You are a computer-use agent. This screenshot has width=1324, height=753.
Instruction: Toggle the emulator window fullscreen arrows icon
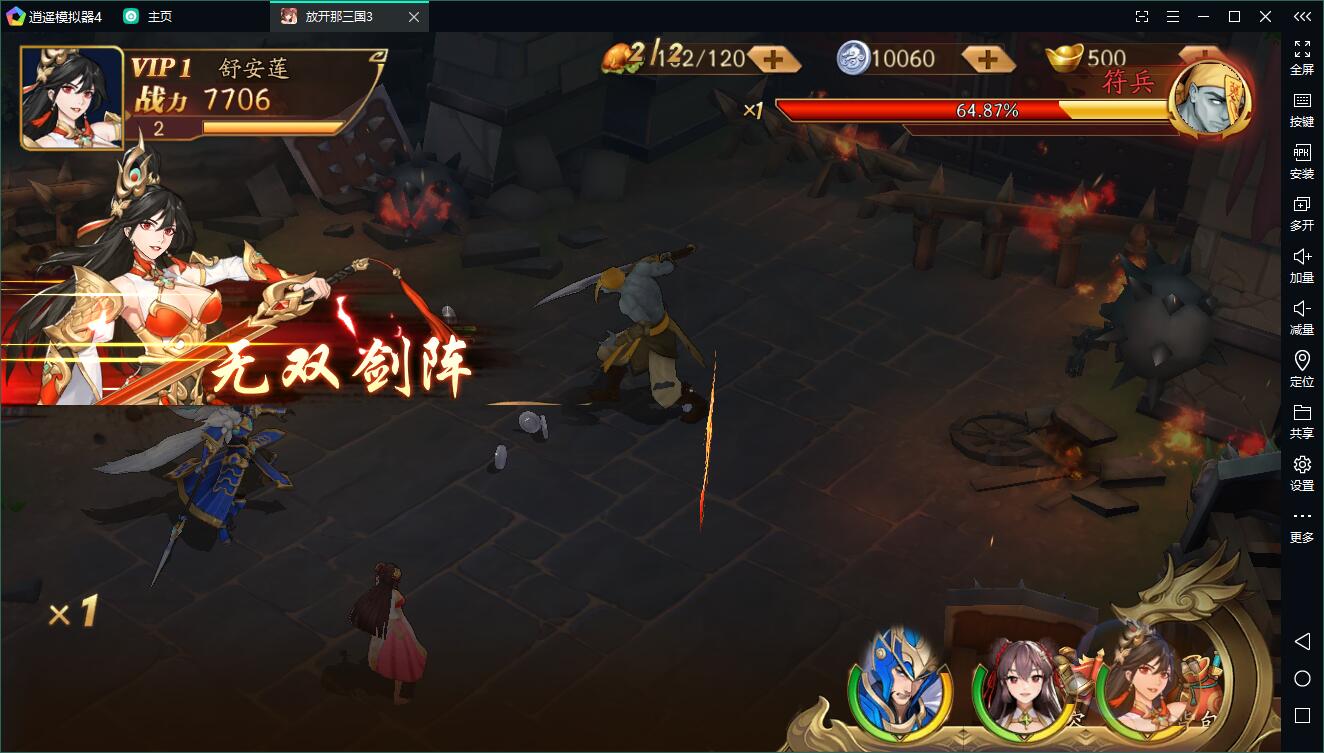tap(1143, 16)
